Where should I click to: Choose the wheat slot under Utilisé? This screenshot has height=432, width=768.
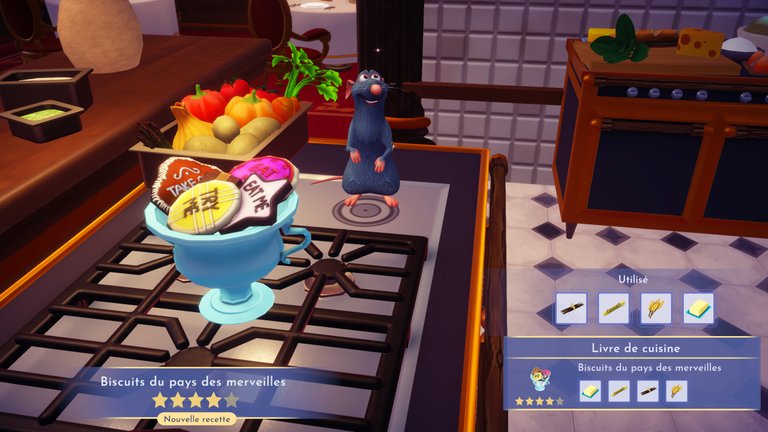[656, 308]
